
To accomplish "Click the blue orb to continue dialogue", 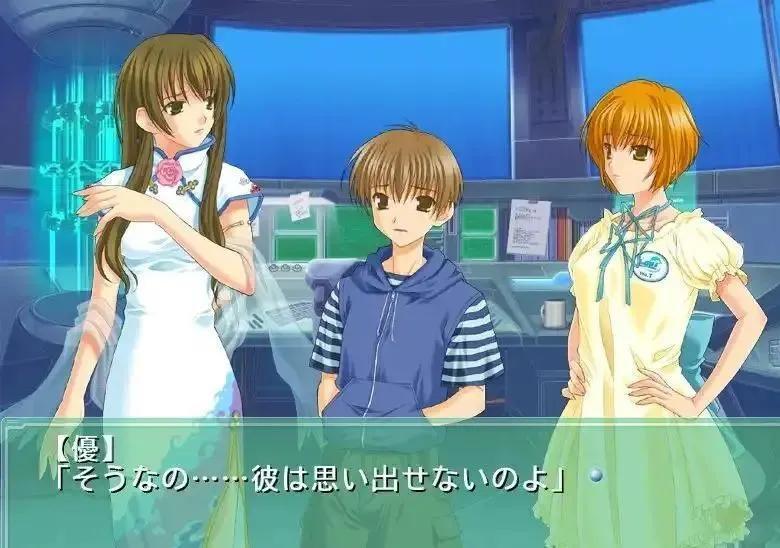I will pyautogui.click(x=596, y=475).
